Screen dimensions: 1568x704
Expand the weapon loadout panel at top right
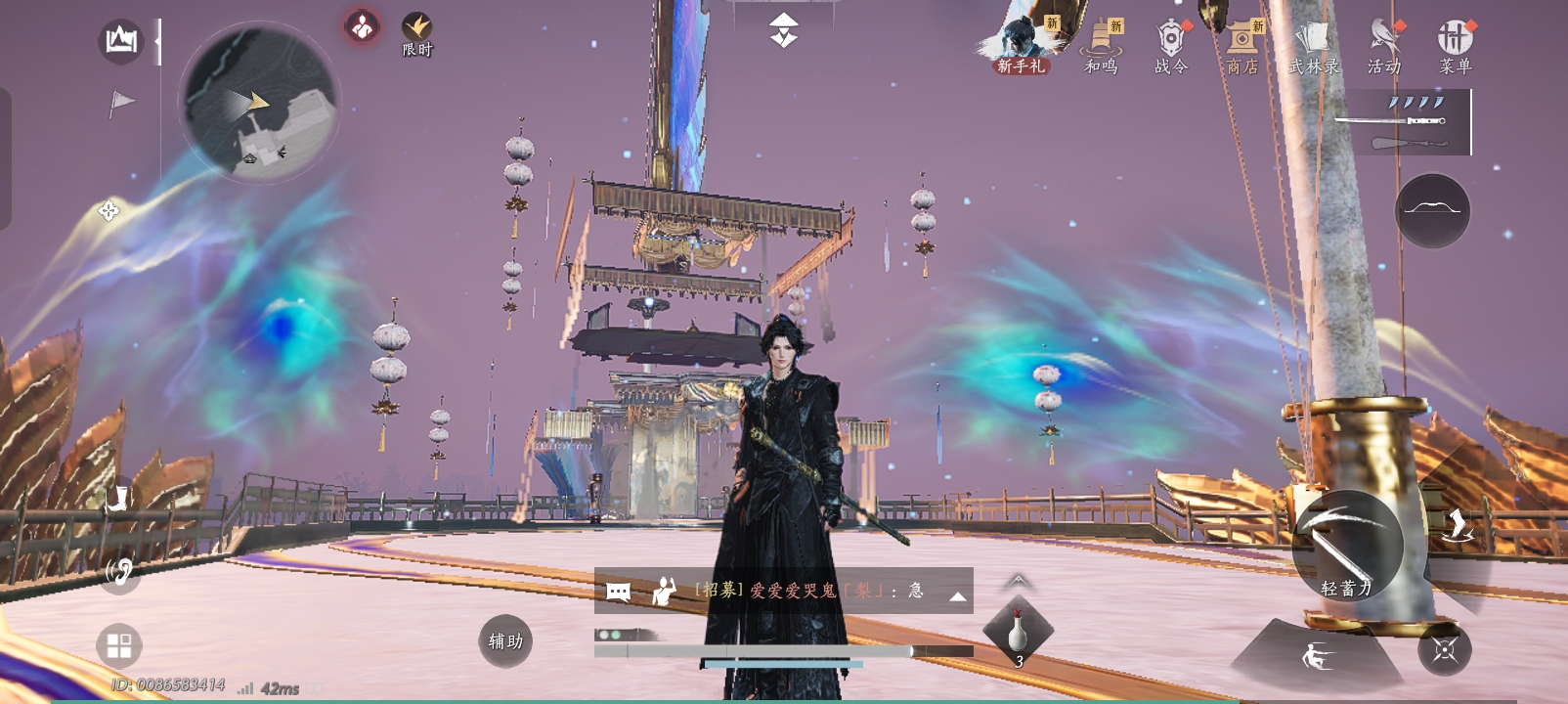coord(1408,123)
